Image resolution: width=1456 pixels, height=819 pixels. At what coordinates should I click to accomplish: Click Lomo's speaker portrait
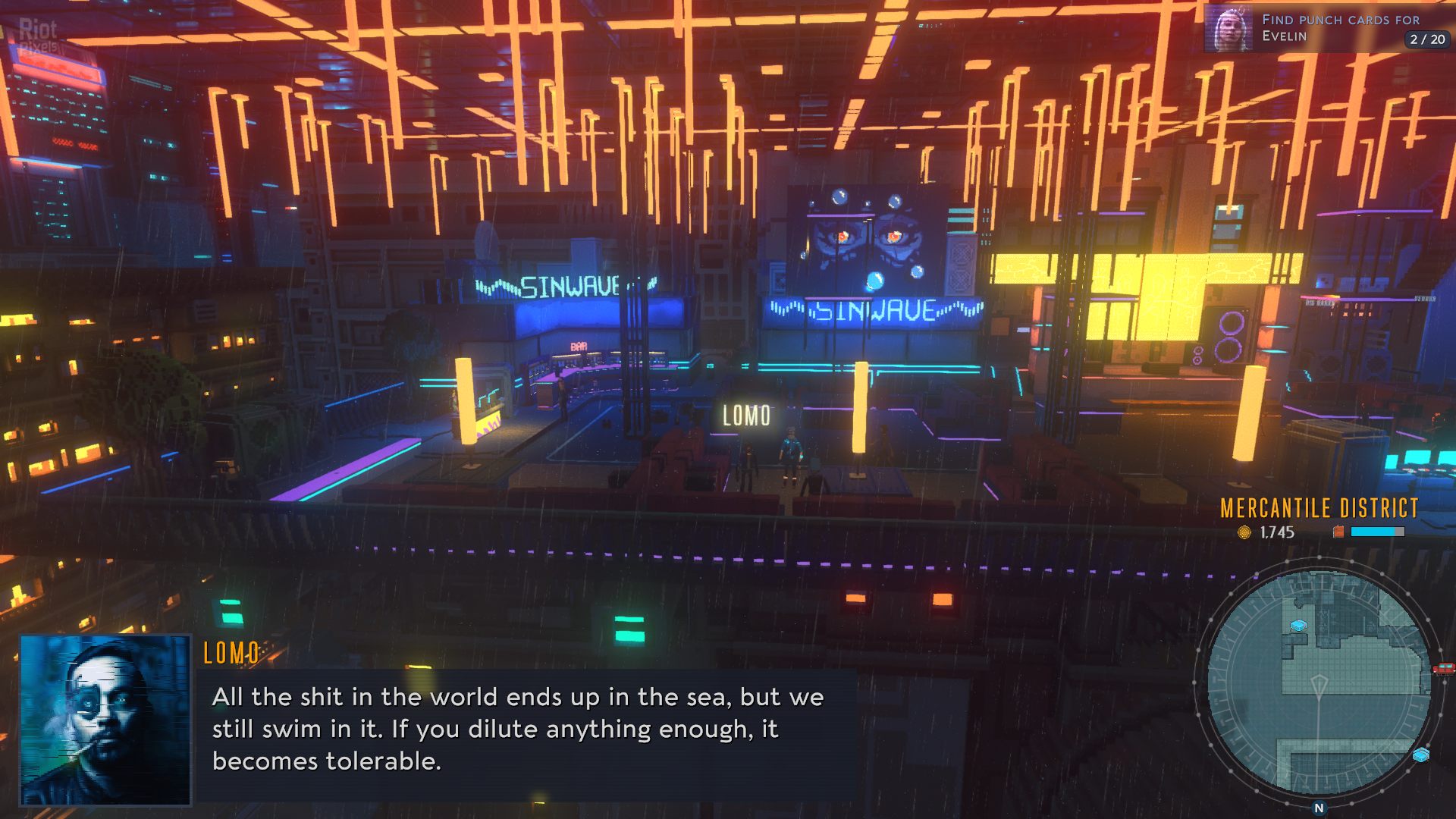coord(105,720)
